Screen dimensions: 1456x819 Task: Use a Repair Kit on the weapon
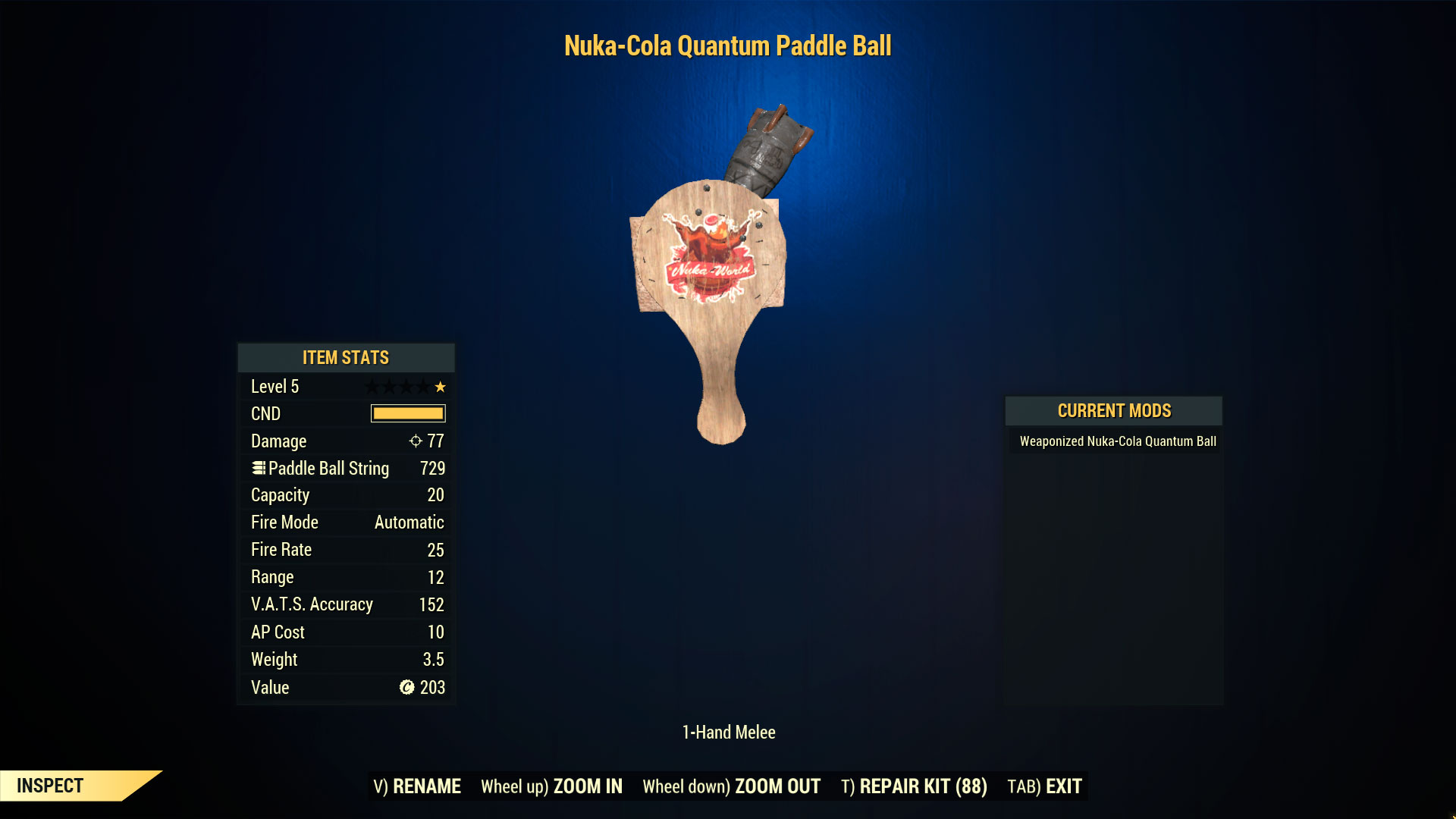coord(914,786)
